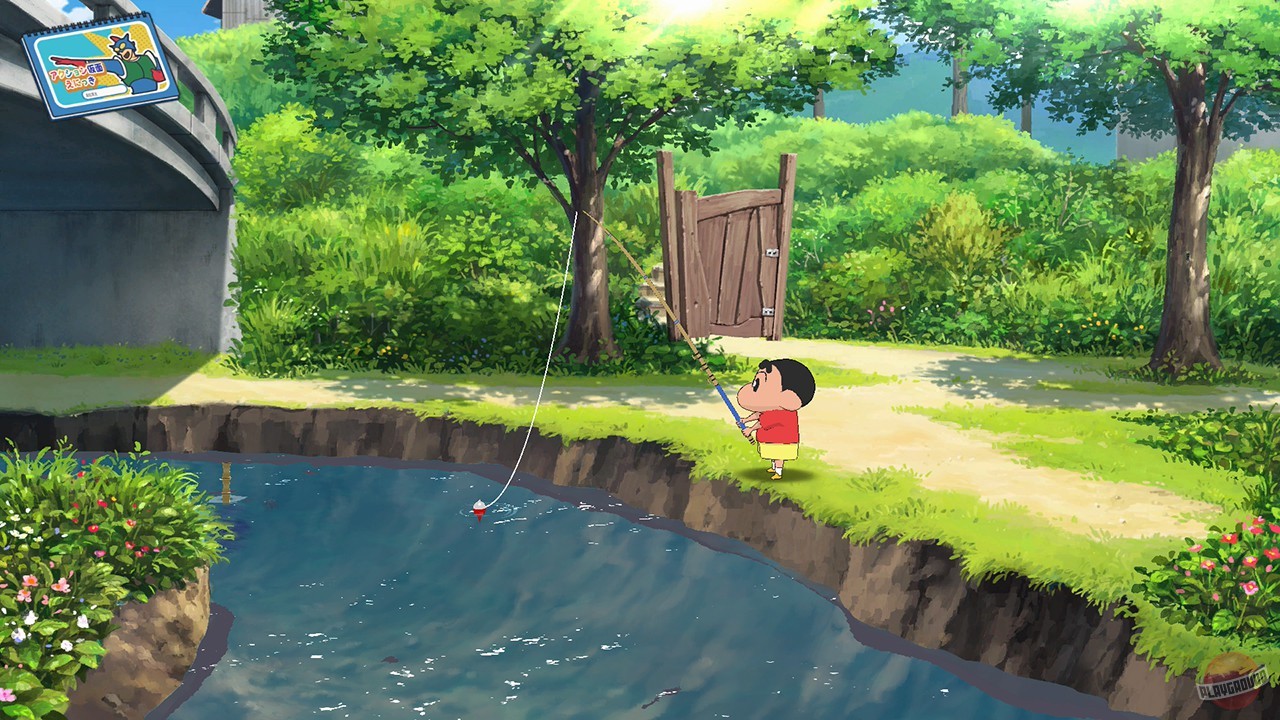1280x720 pixels.
Task: Click the white label strip on the diary
Action: pos(105,92)
